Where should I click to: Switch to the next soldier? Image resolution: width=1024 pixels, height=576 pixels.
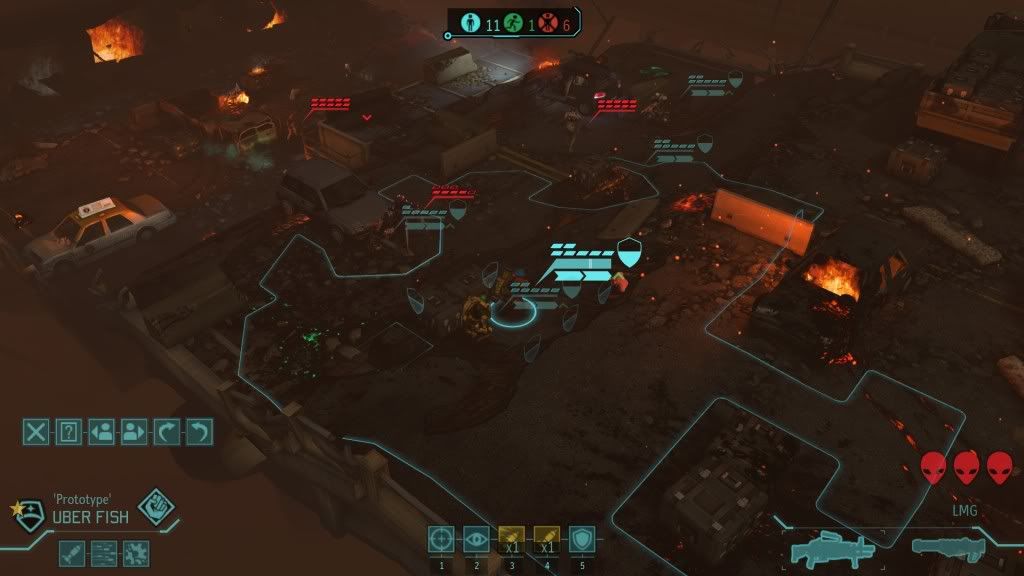134,432
